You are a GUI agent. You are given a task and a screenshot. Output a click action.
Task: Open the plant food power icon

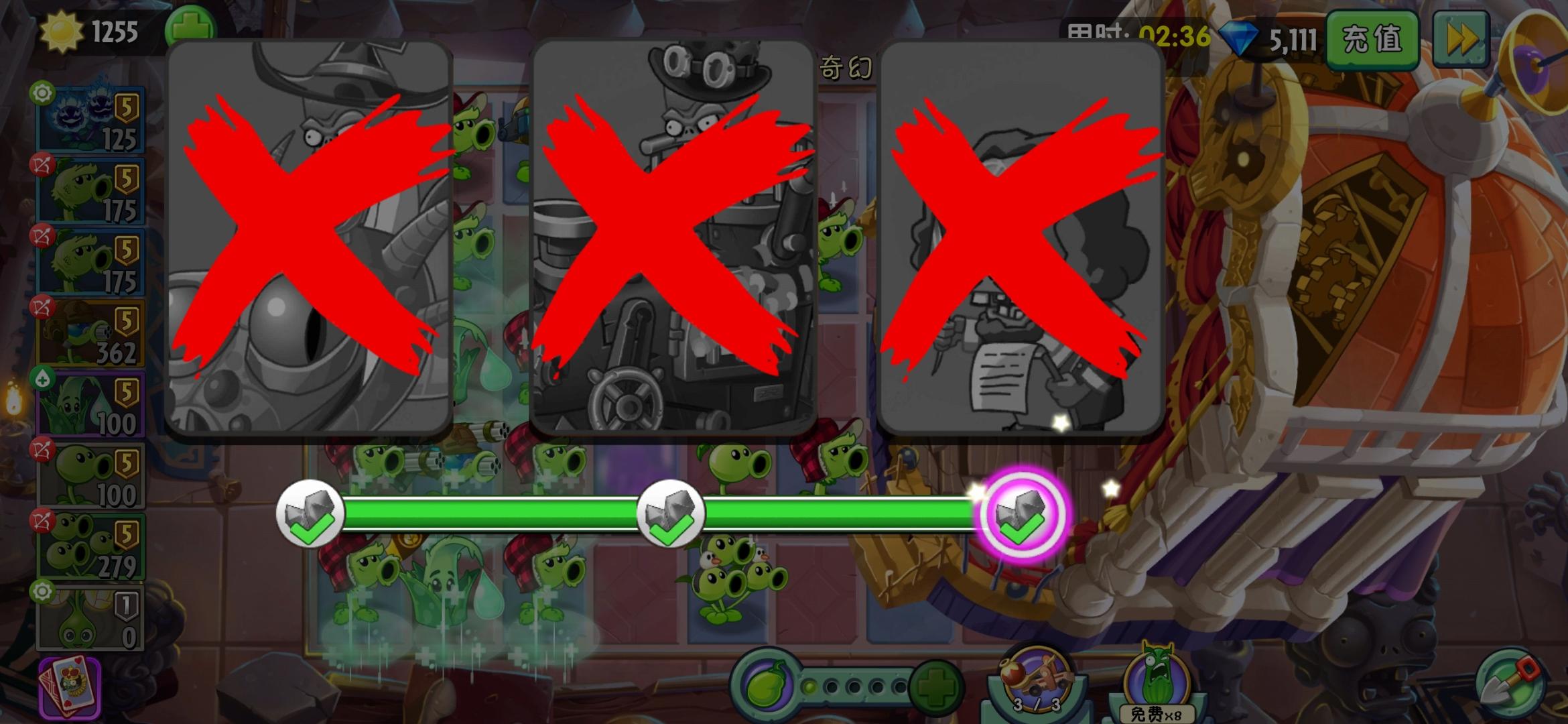click(767, 684)
